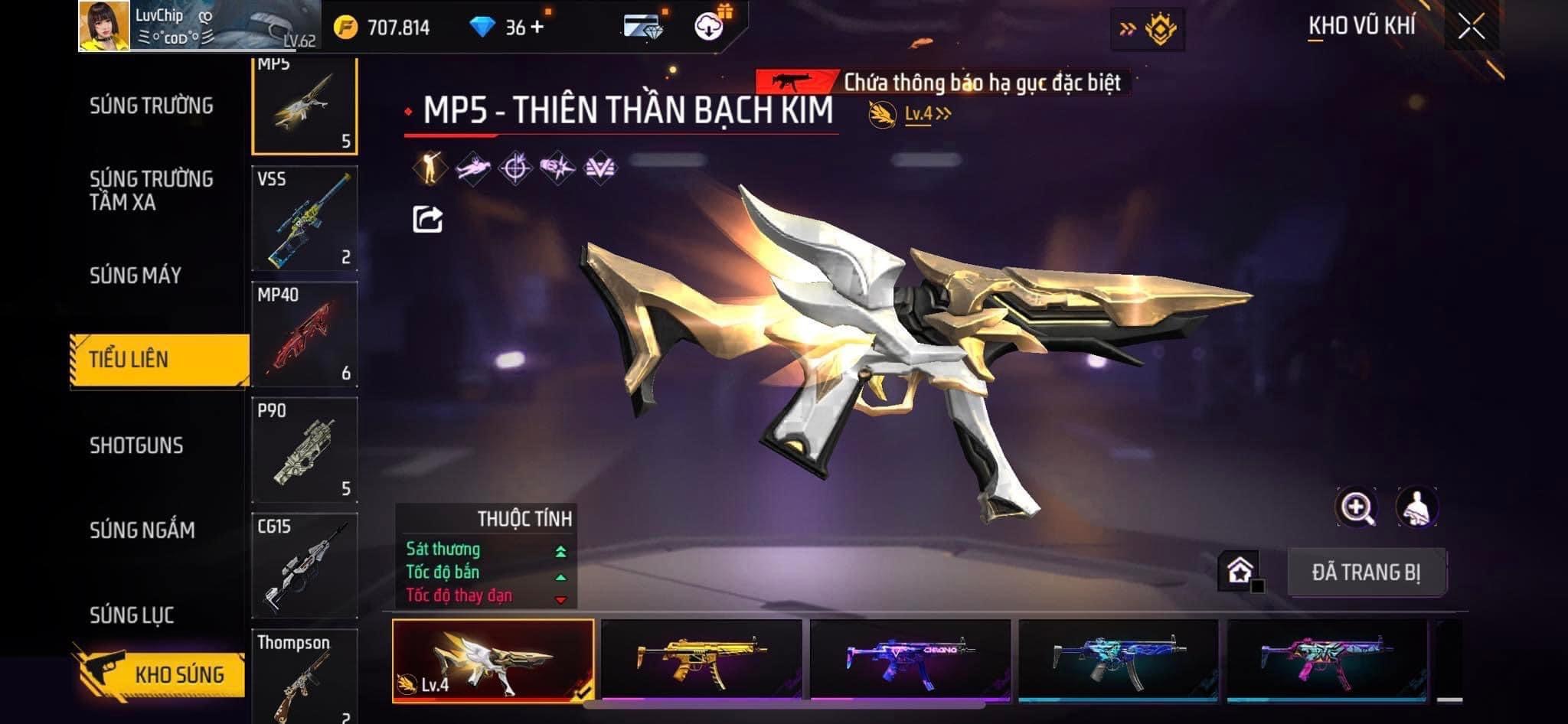
Task: Choose the Súng Ngắm category
Action: [142, 530]
